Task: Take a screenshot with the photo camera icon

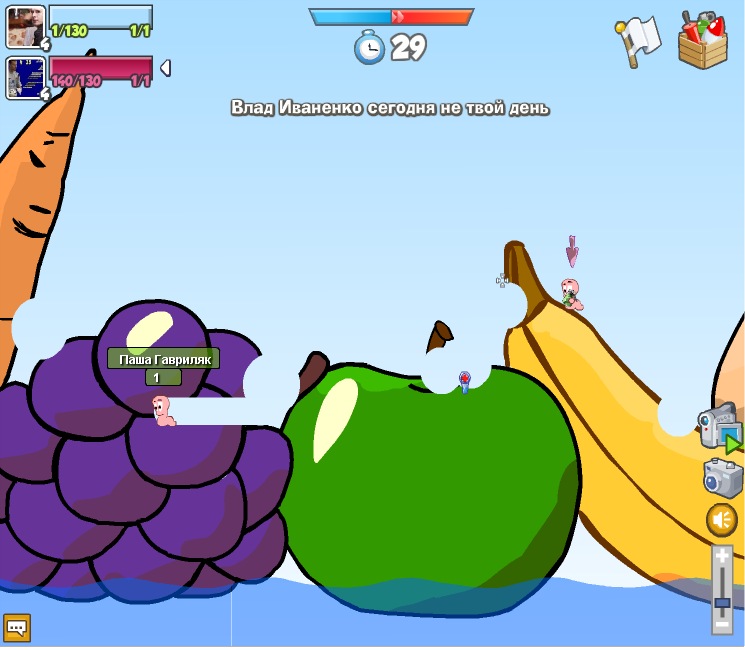Action: click(x=722, y=477)
